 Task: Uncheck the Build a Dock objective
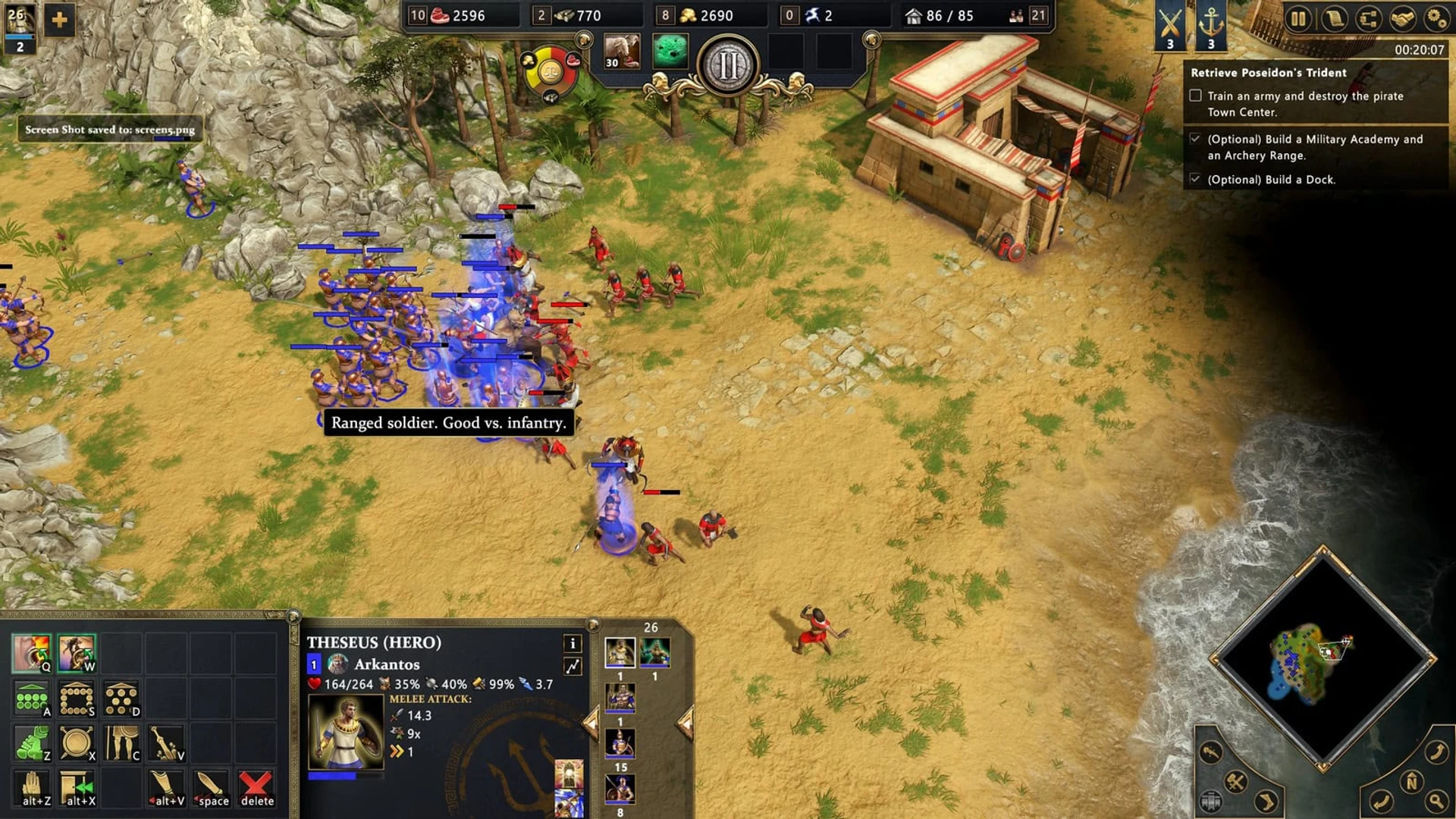point(1197,180)
